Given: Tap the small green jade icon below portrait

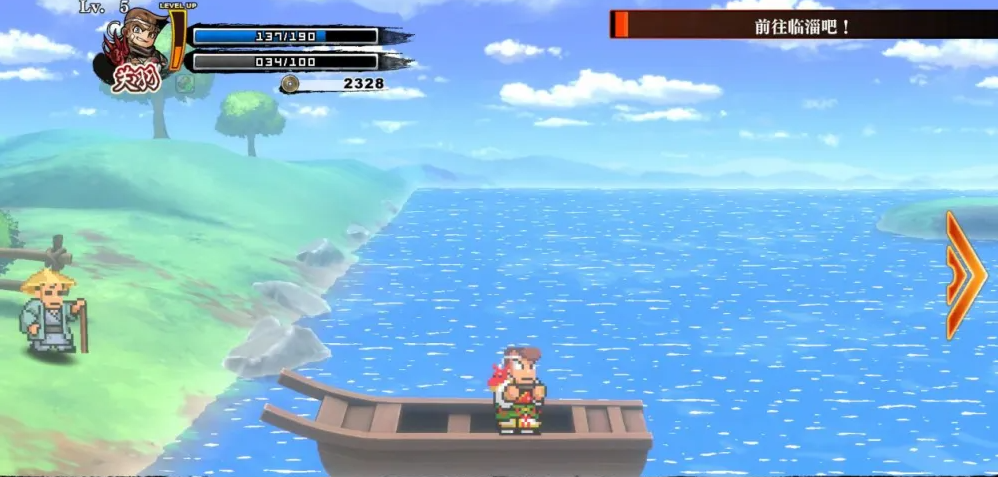Looking at the screenshot, I should pos(185,83).
